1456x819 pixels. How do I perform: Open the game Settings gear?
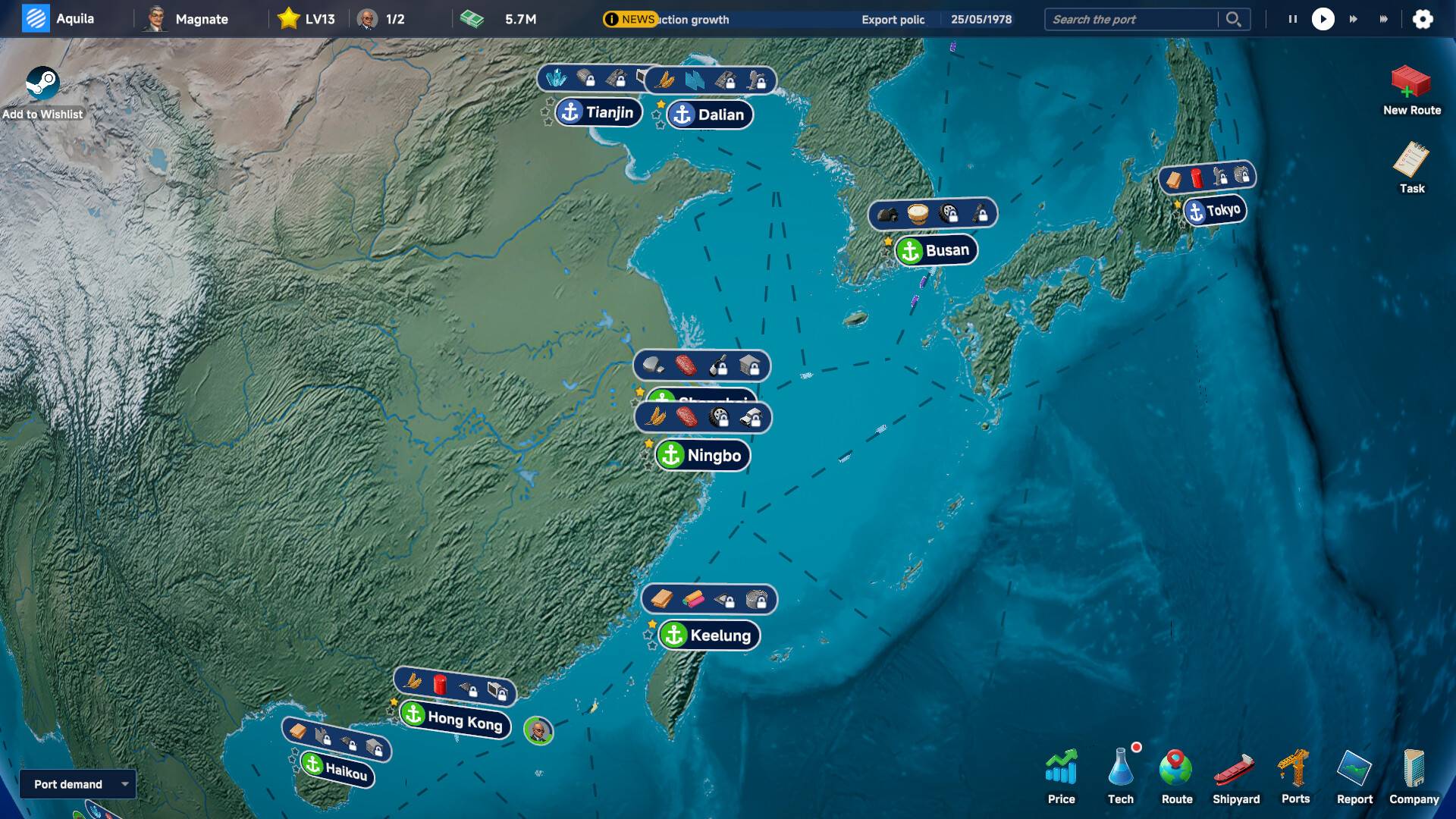click(1423, 19)
